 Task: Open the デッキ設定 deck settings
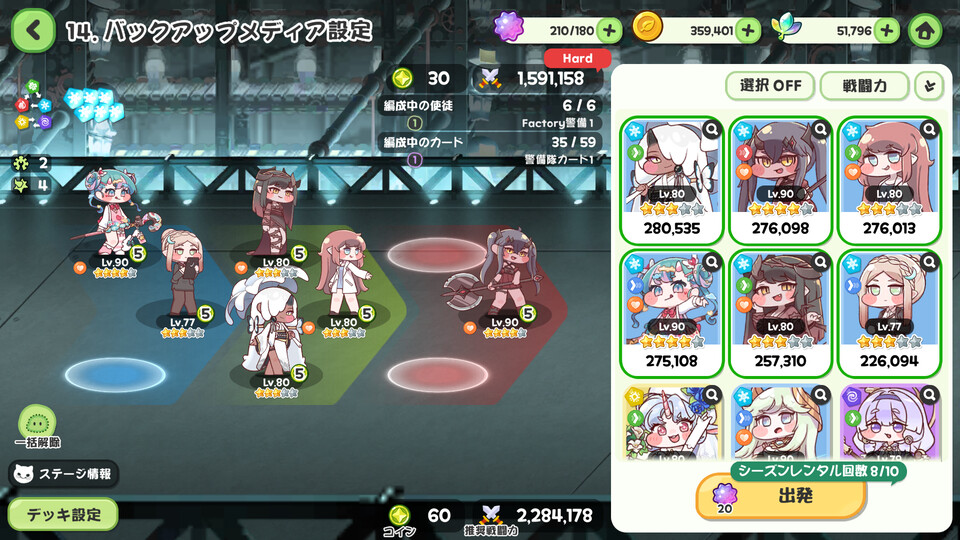click(63, 514)
